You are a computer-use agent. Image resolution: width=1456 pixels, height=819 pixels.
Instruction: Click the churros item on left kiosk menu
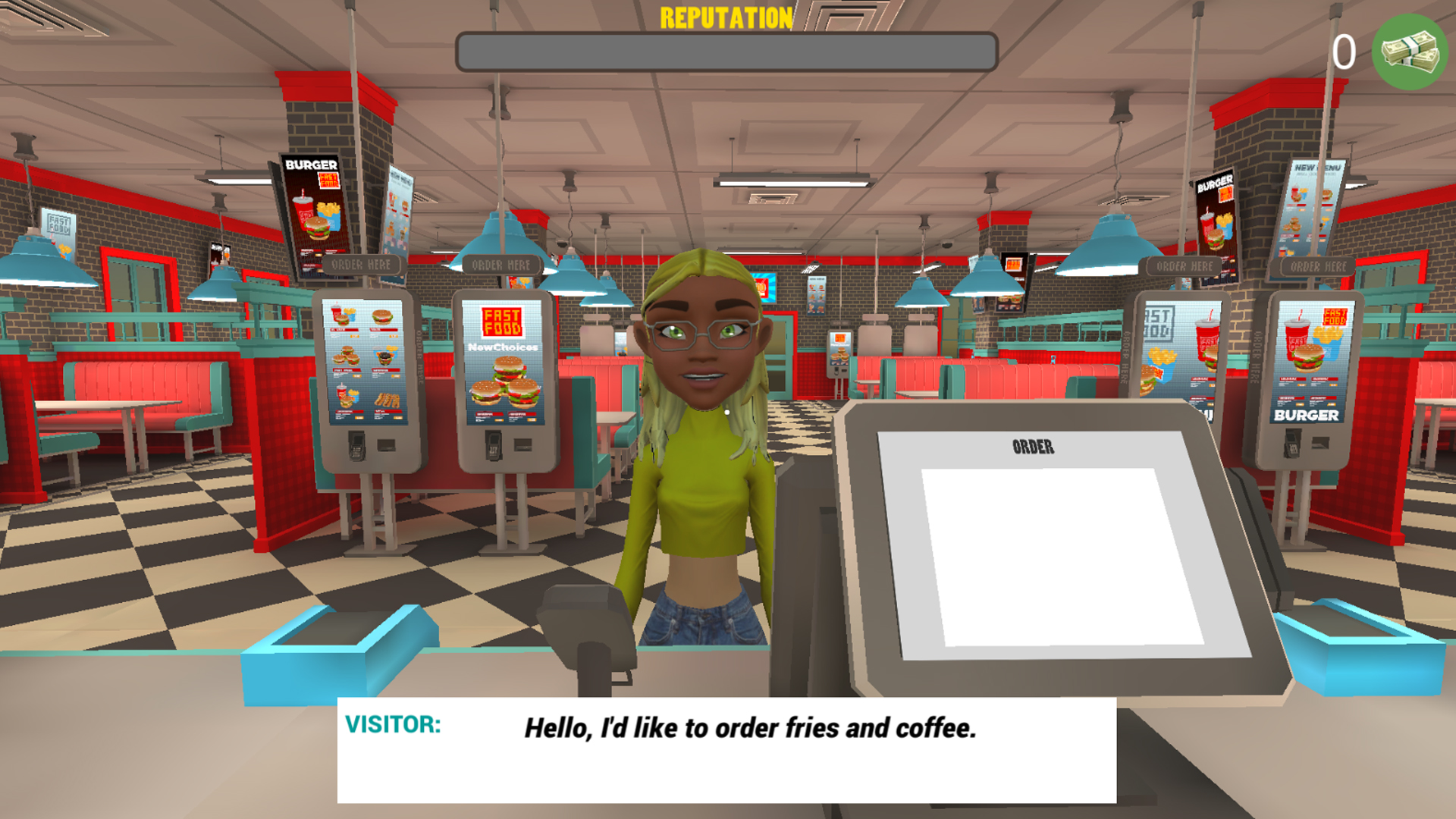tap(388, 400)
